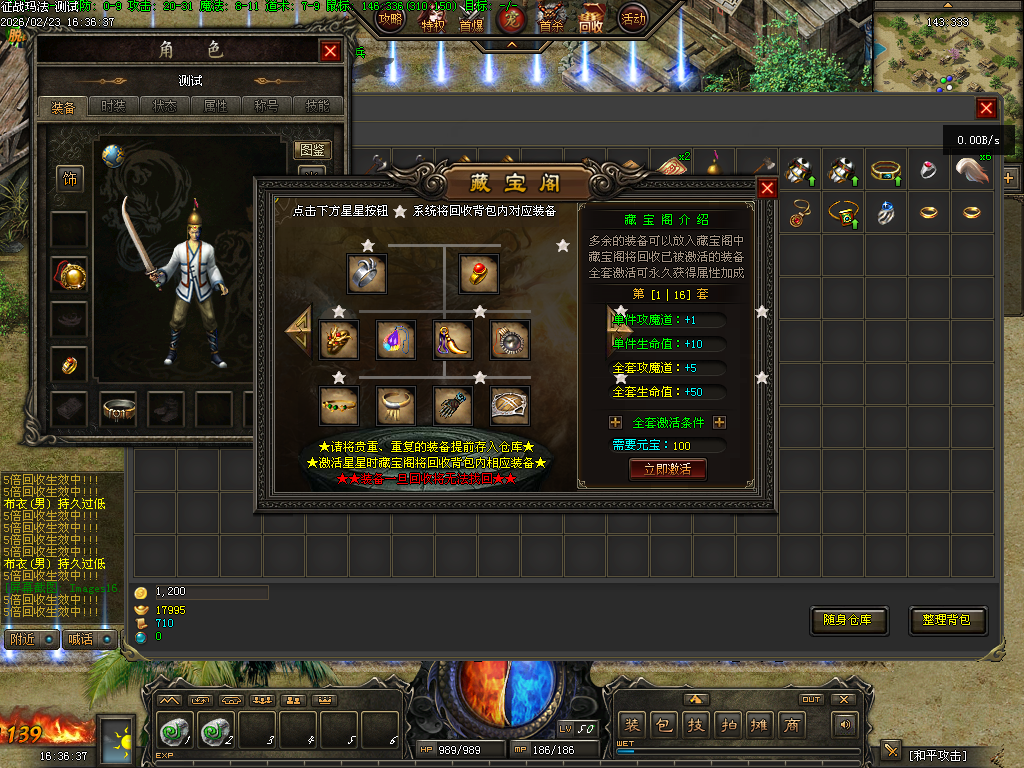Close the 藏宝阁 treasure pavilion window

(767, 189)
